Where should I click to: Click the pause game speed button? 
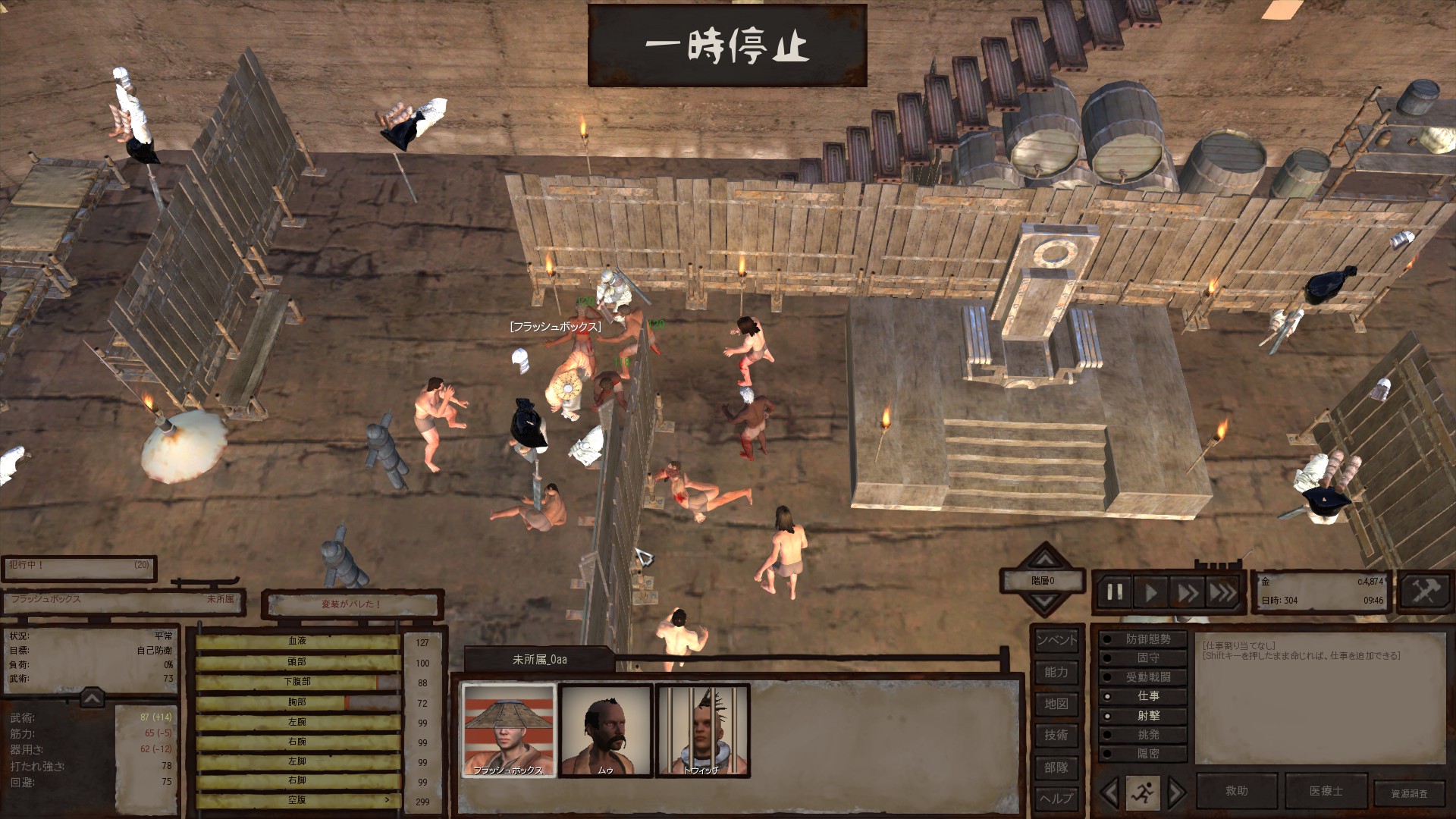coord(1115,592)
